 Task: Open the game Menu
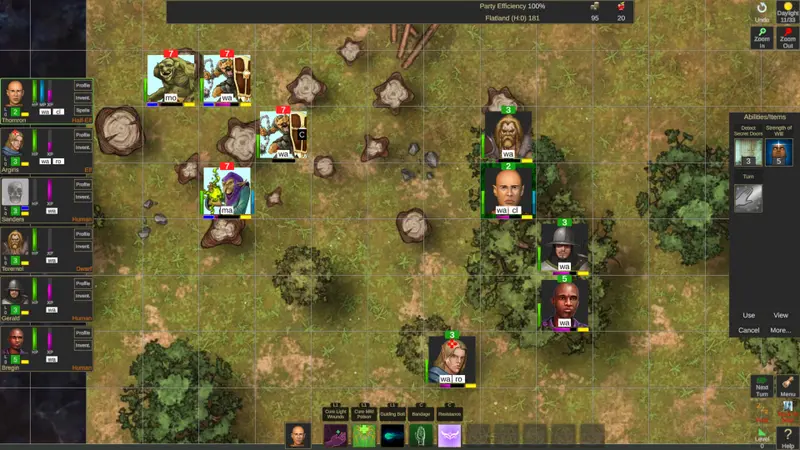pos(788,386)
